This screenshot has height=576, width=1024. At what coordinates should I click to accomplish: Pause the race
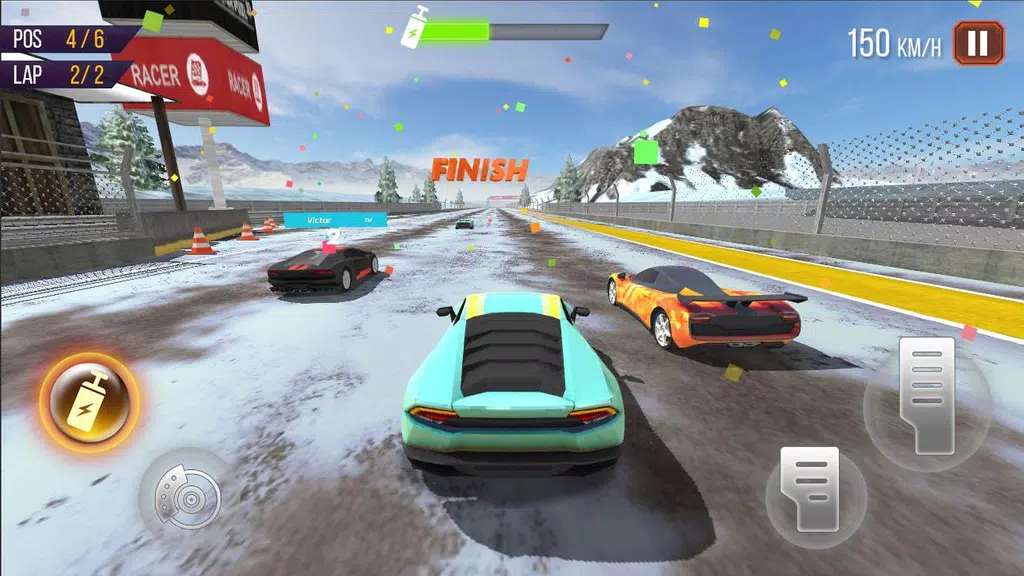pos(978,43)
